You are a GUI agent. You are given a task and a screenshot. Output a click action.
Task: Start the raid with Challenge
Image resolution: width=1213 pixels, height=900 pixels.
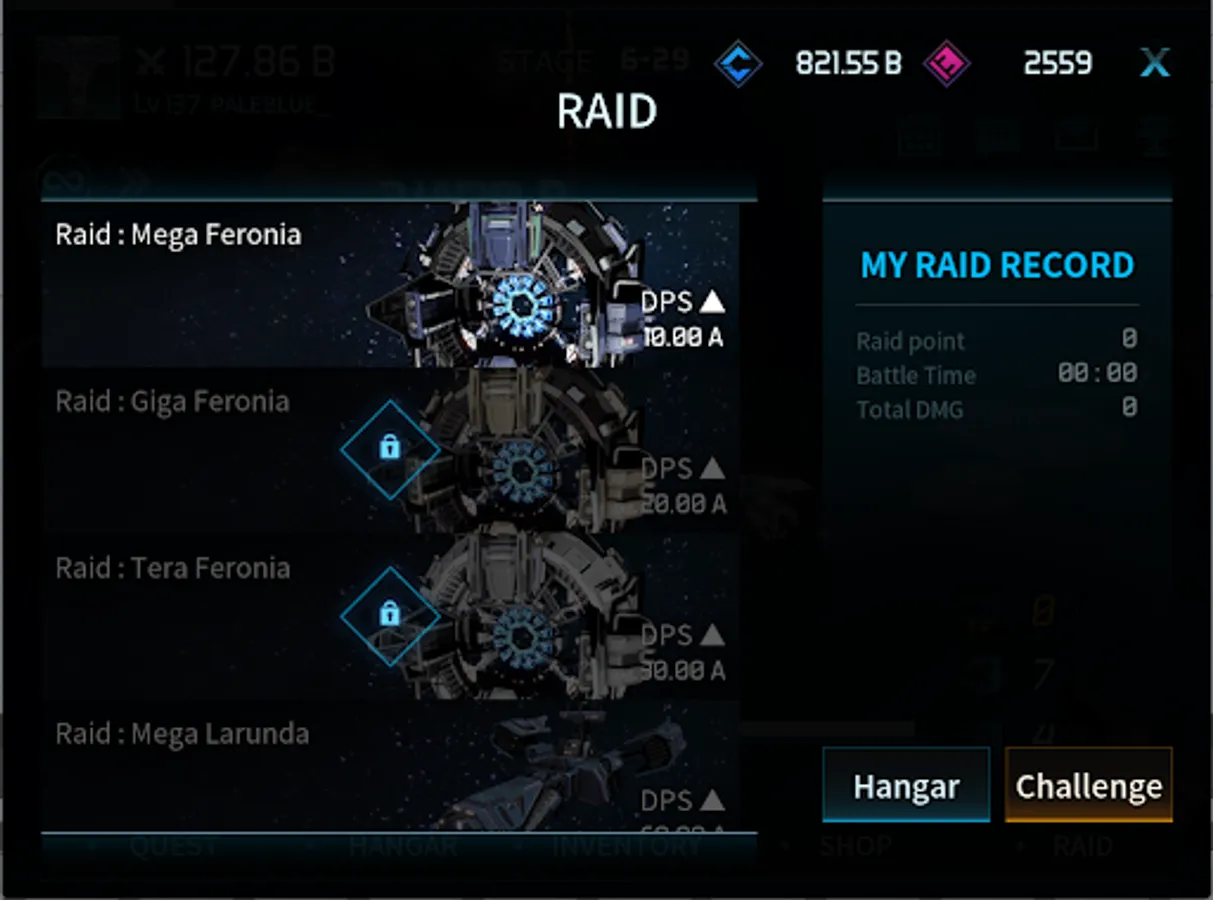click(x=1088, y=786)
